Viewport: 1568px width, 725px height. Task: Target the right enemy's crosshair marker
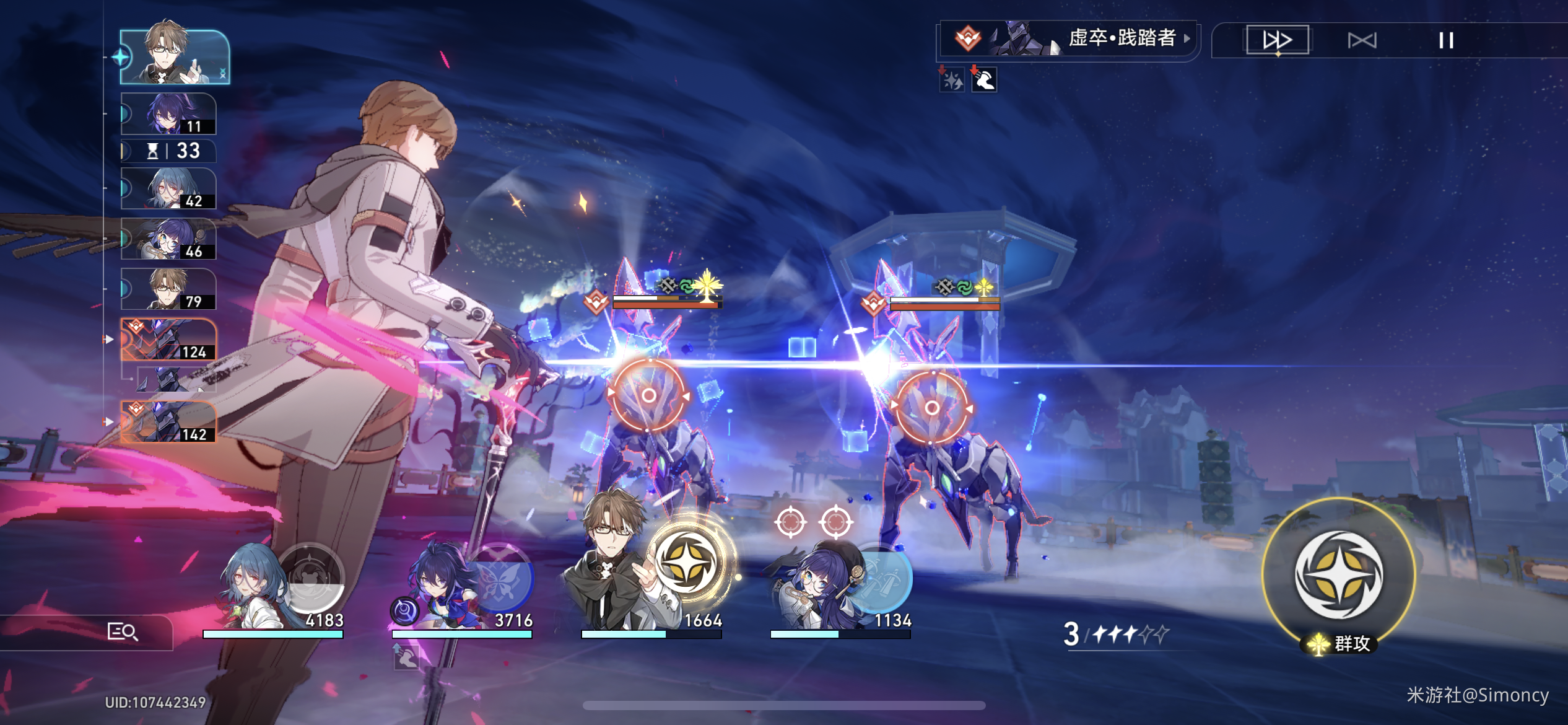(x=931, y=408)
